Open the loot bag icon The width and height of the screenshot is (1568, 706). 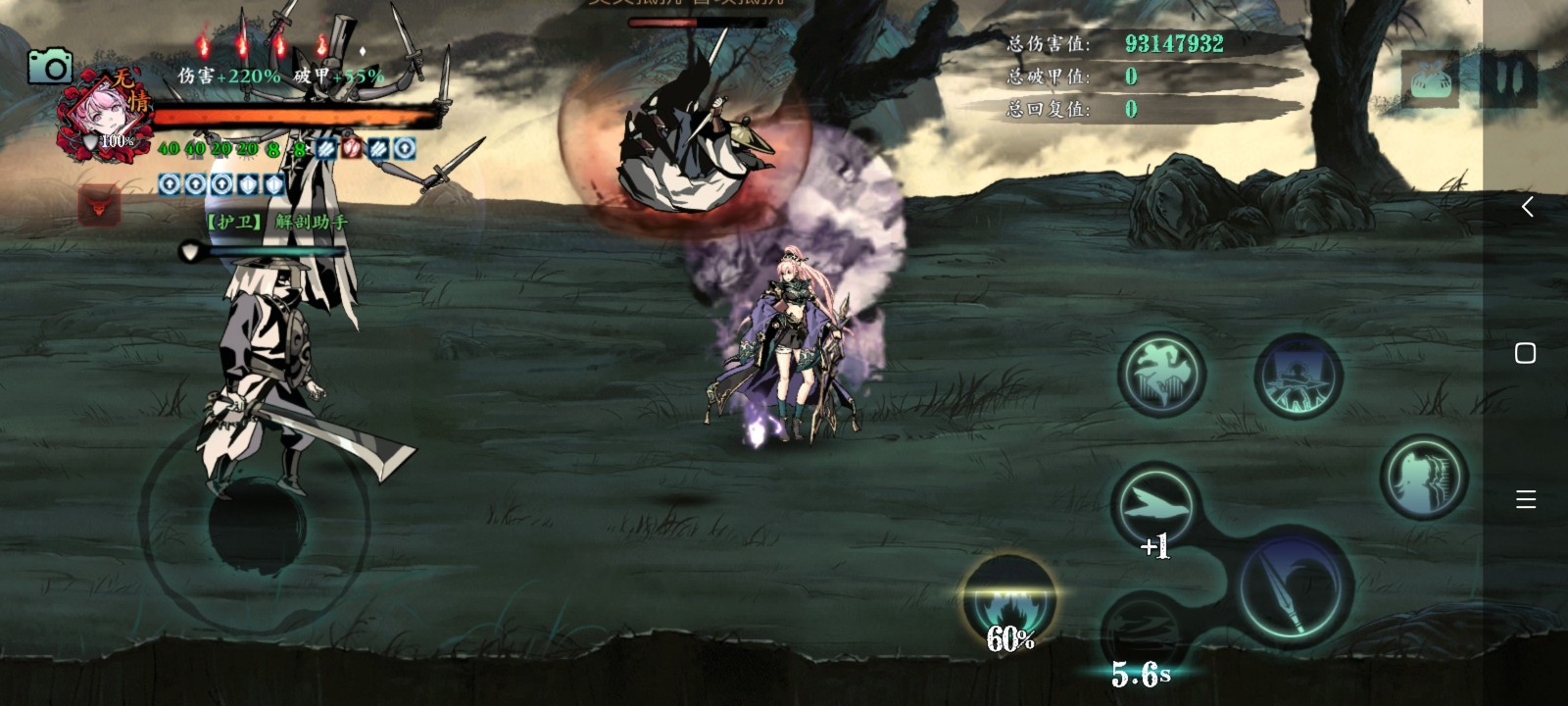pos(1430,77)
